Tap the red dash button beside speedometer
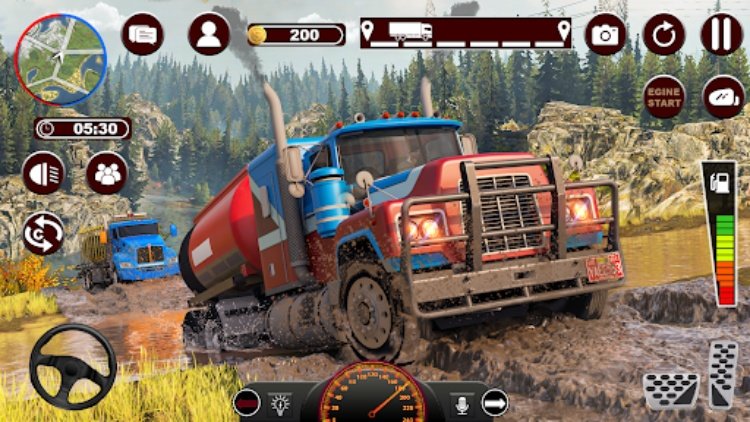 (x=246, y=402)
